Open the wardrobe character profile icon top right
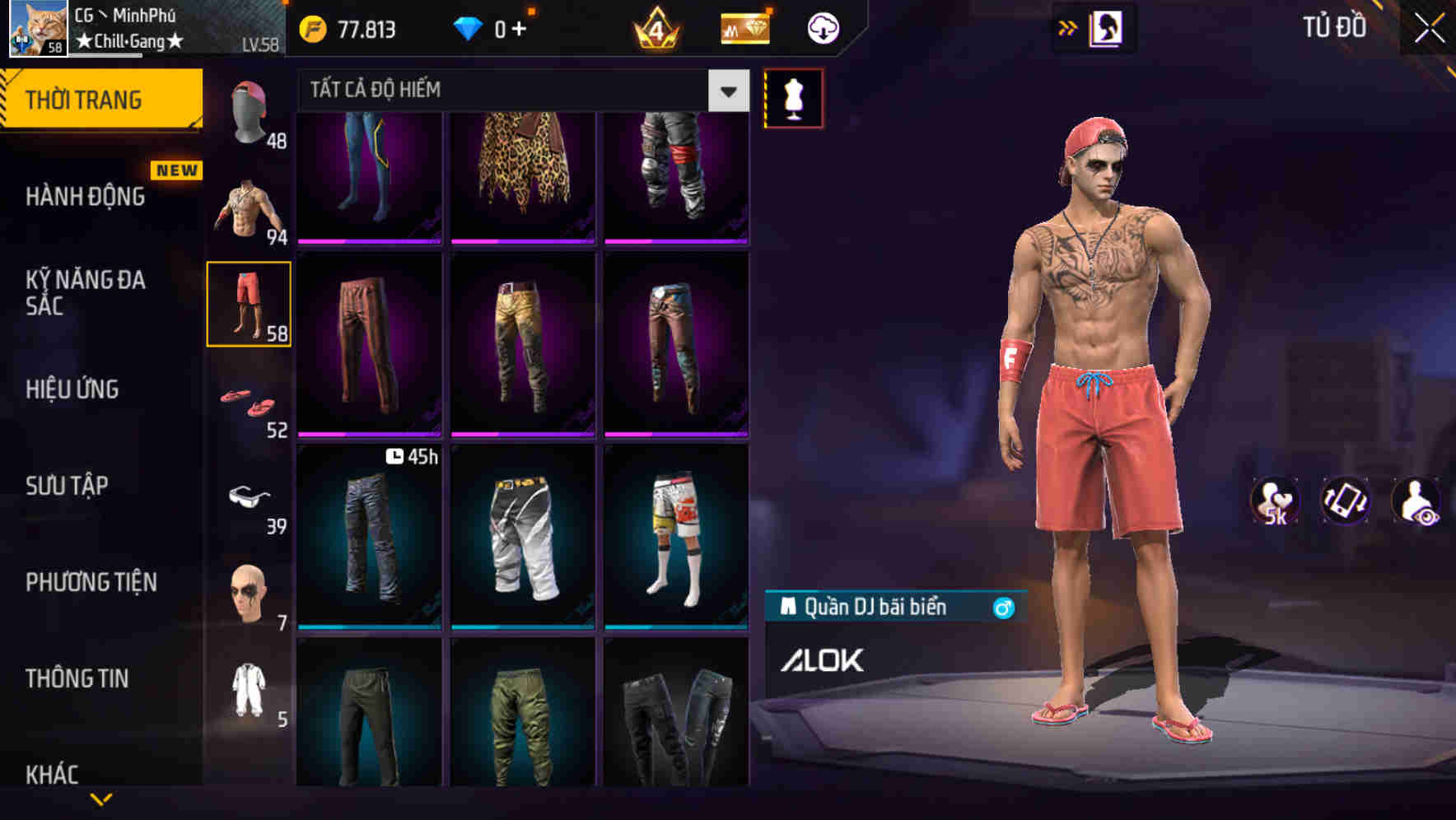 pyautogui.click(x=1108, y=27)
